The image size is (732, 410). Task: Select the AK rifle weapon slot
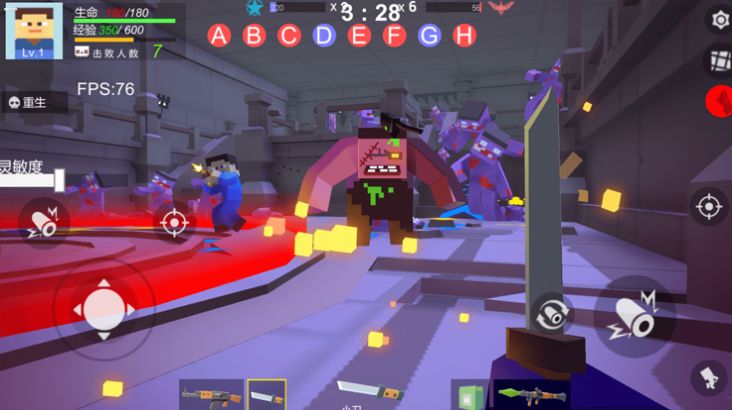coord(211,394)
